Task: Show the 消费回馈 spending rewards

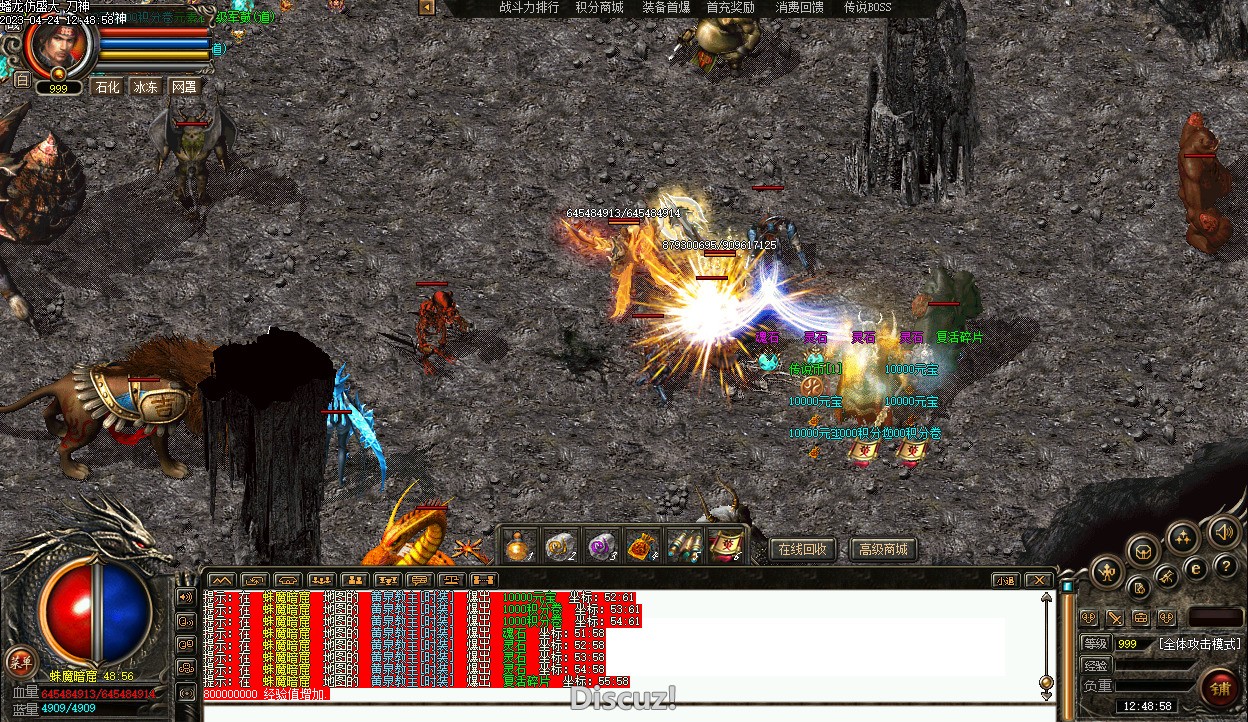Action: (x=800, y=8)
